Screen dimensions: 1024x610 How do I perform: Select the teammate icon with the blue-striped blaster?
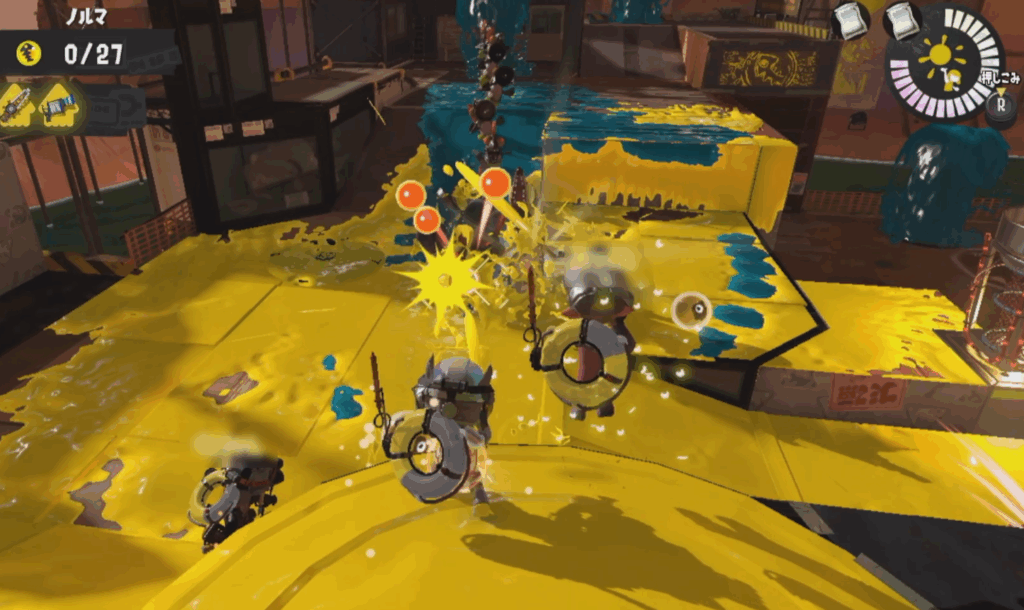tap(59, 105)
